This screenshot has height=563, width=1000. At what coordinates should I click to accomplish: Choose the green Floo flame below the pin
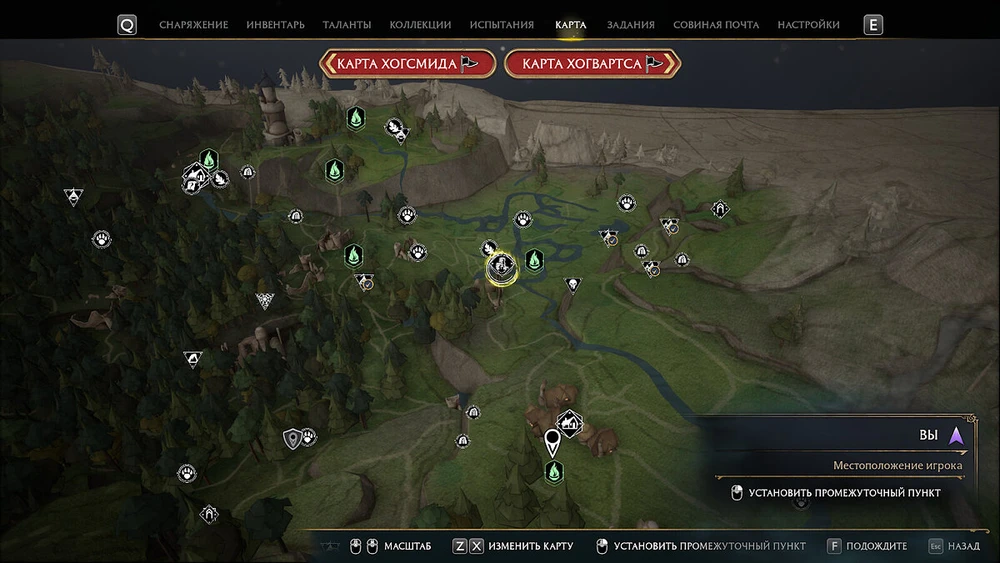point(553,470)
